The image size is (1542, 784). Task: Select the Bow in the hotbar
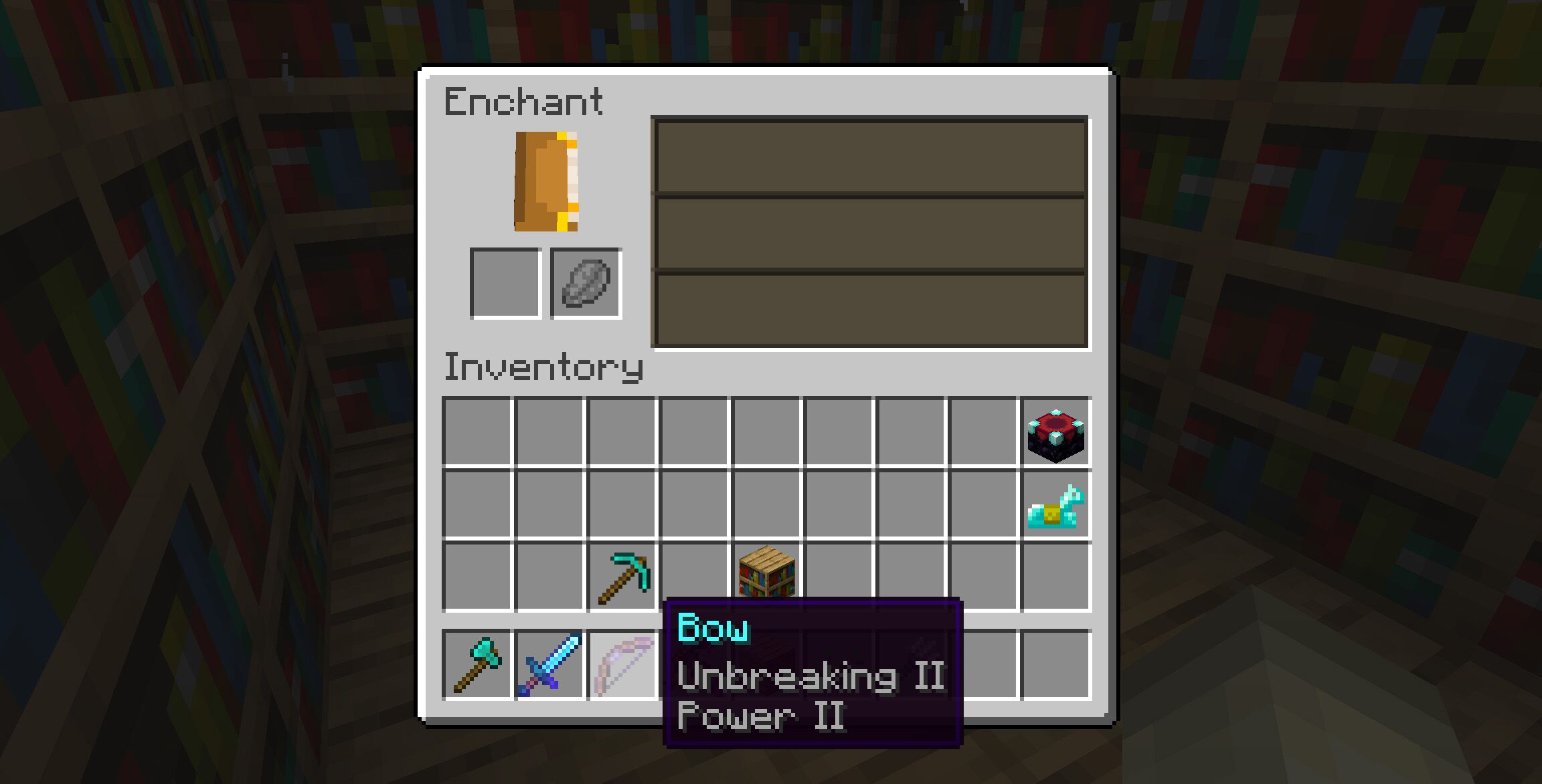[622, 666]
